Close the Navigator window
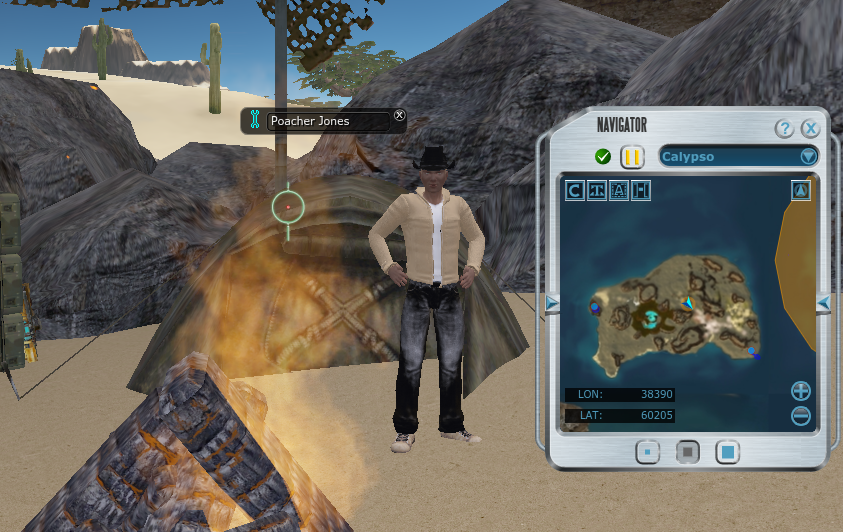The image size is (843, 532). pyautogui.click(x=810, y=129)
